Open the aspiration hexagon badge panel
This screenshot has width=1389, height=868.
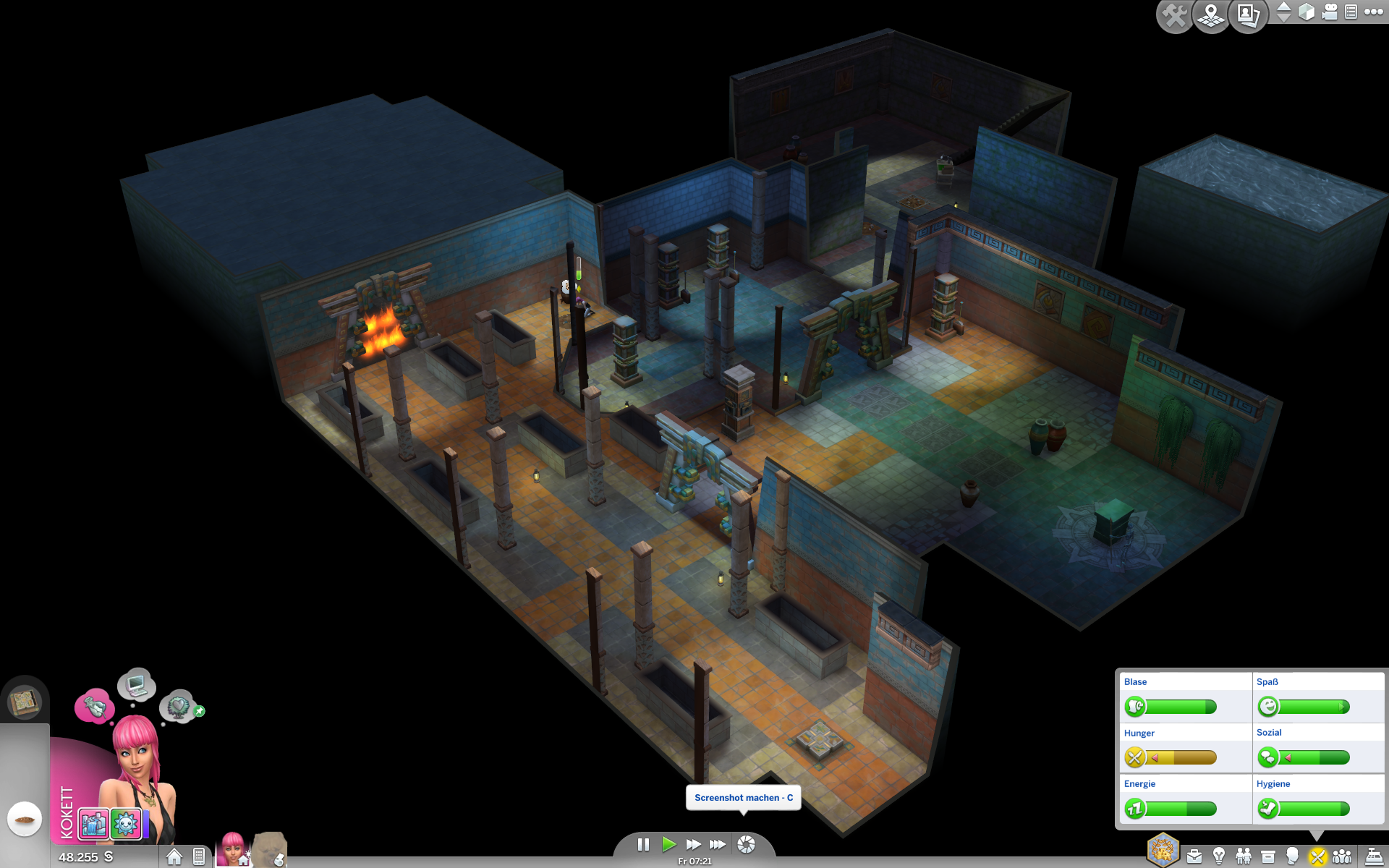[1163, 850]
